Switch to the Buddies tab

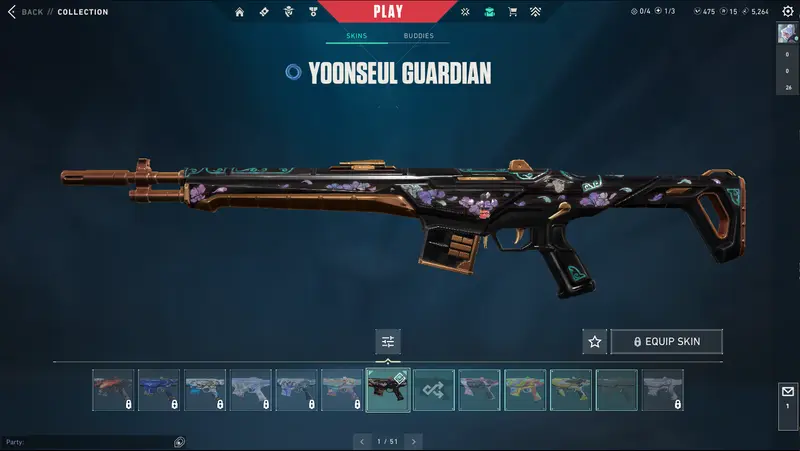(418, 36)
